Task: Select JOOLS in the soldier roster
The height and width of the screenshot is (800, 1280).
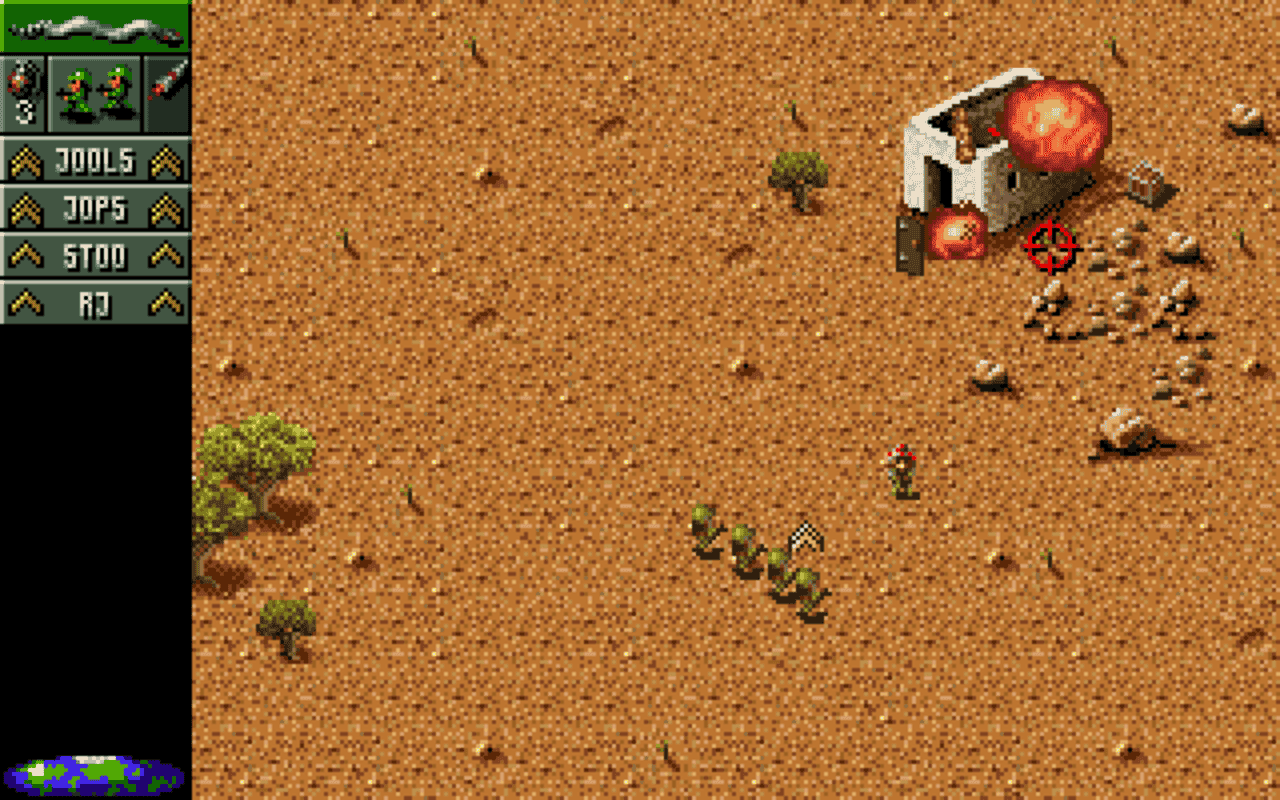Action: [x=95, y=160]
